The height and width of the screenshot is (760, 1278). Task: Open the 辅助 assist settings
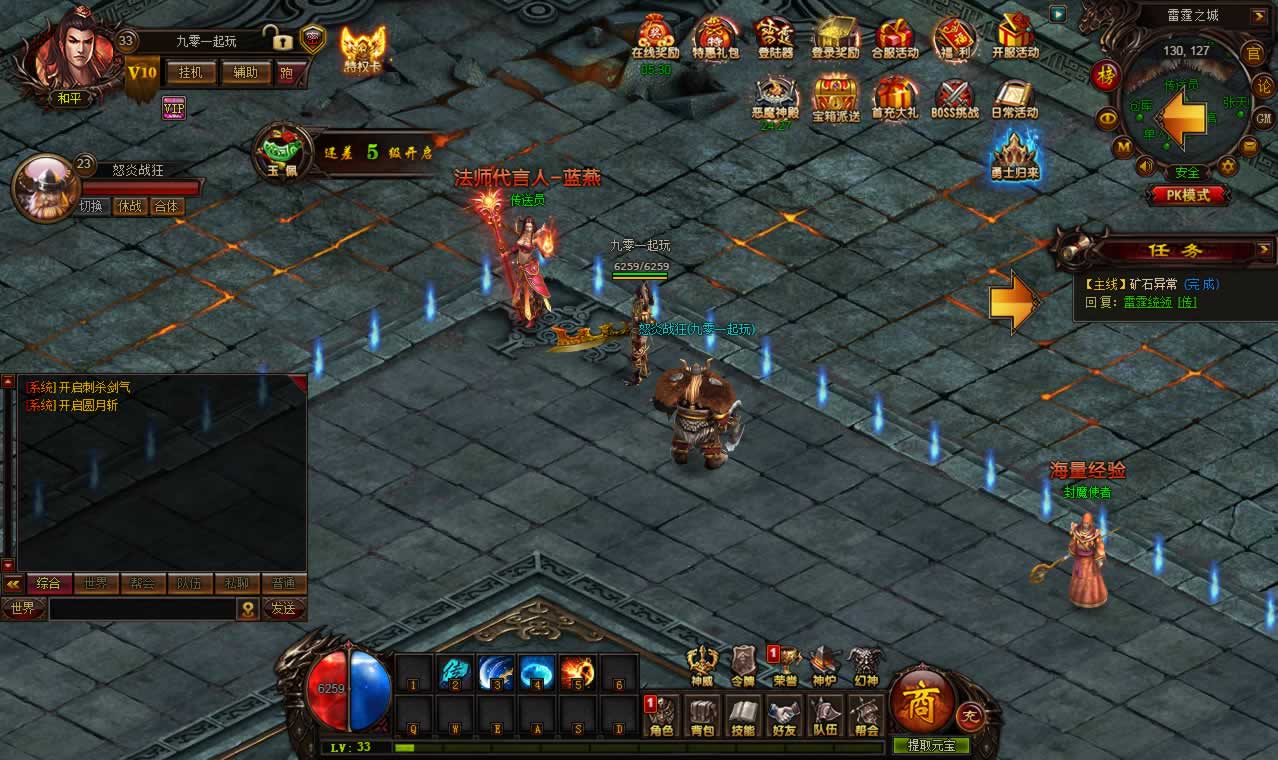point(245,72)
